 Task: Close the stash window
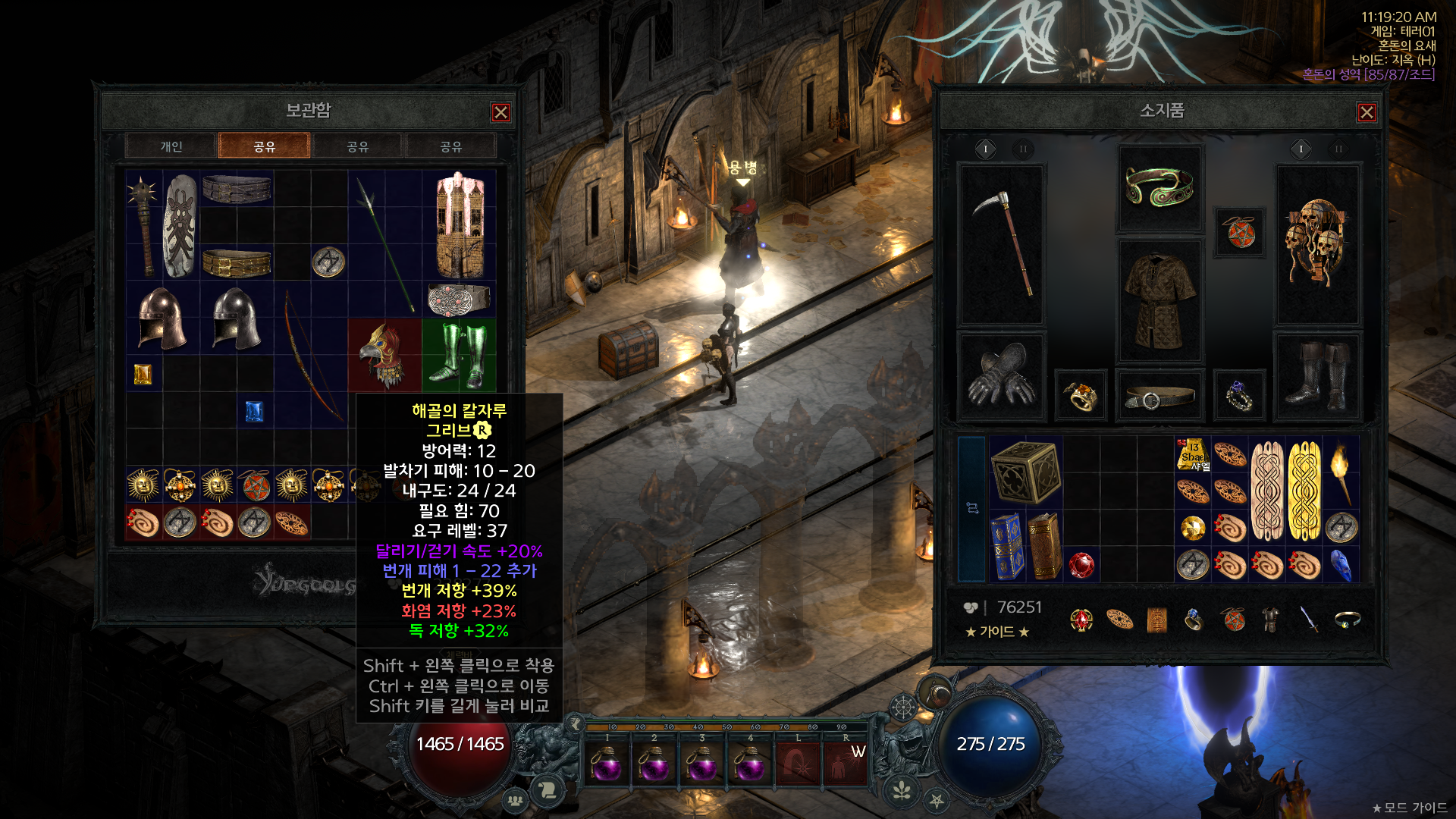(x=500, y=112)
